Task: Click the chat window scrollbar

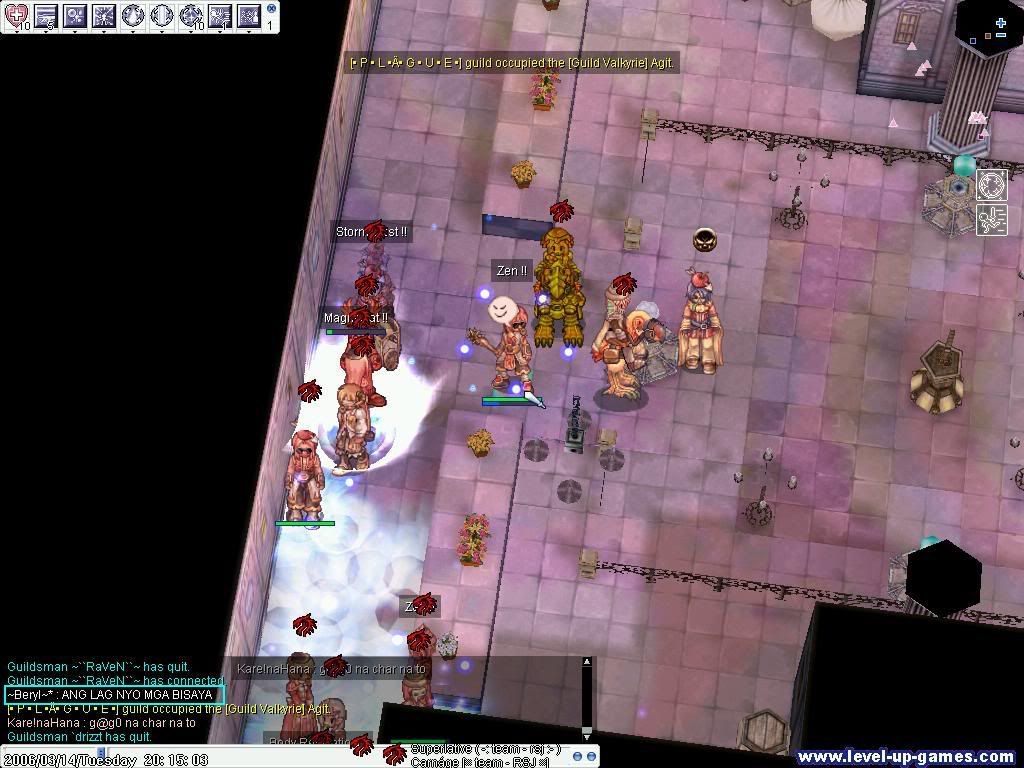Action: pos(587,698)
